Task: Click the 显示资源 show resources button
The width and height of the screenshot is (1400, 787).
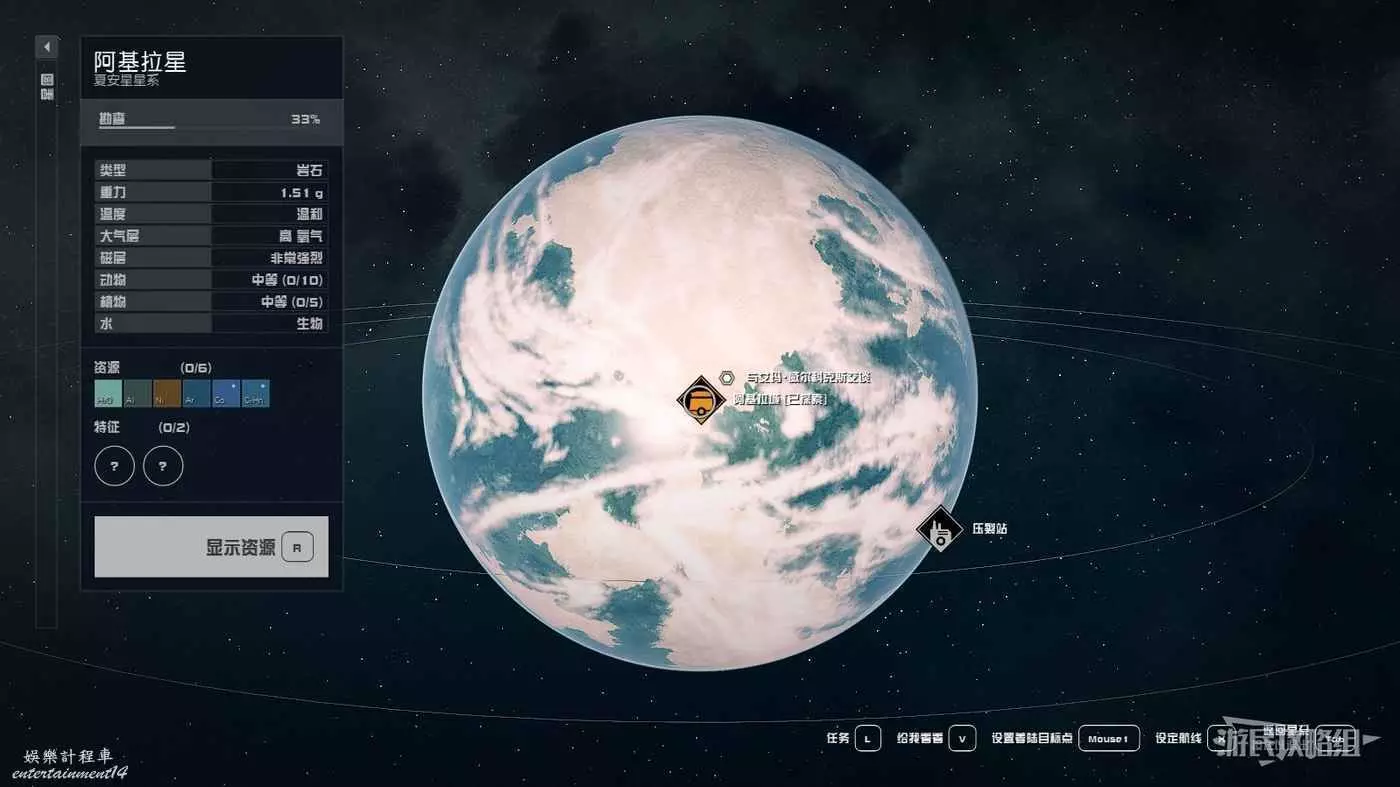Action: point(211,547)
